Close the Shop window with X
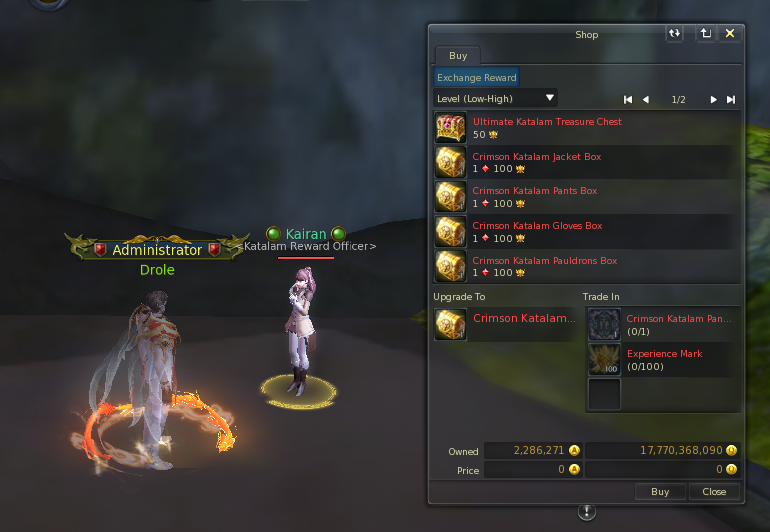 [x=730, y=34]
